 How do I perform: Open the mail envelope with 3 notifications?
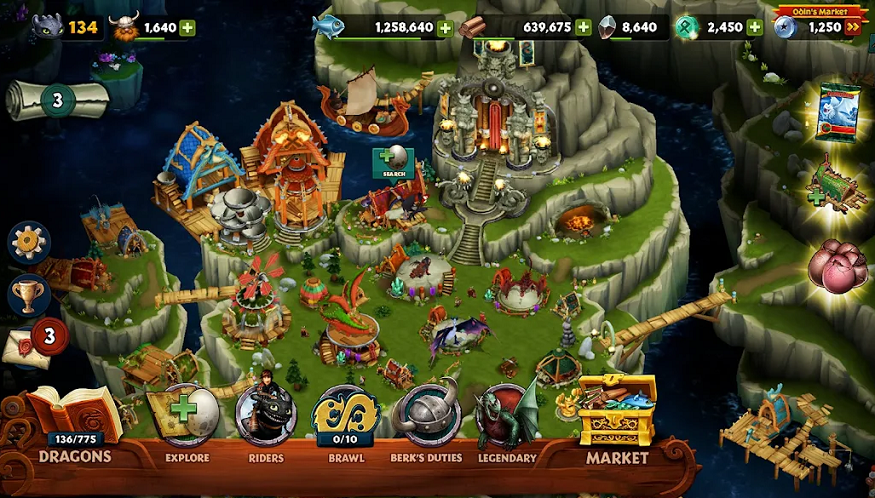point(32,342)
